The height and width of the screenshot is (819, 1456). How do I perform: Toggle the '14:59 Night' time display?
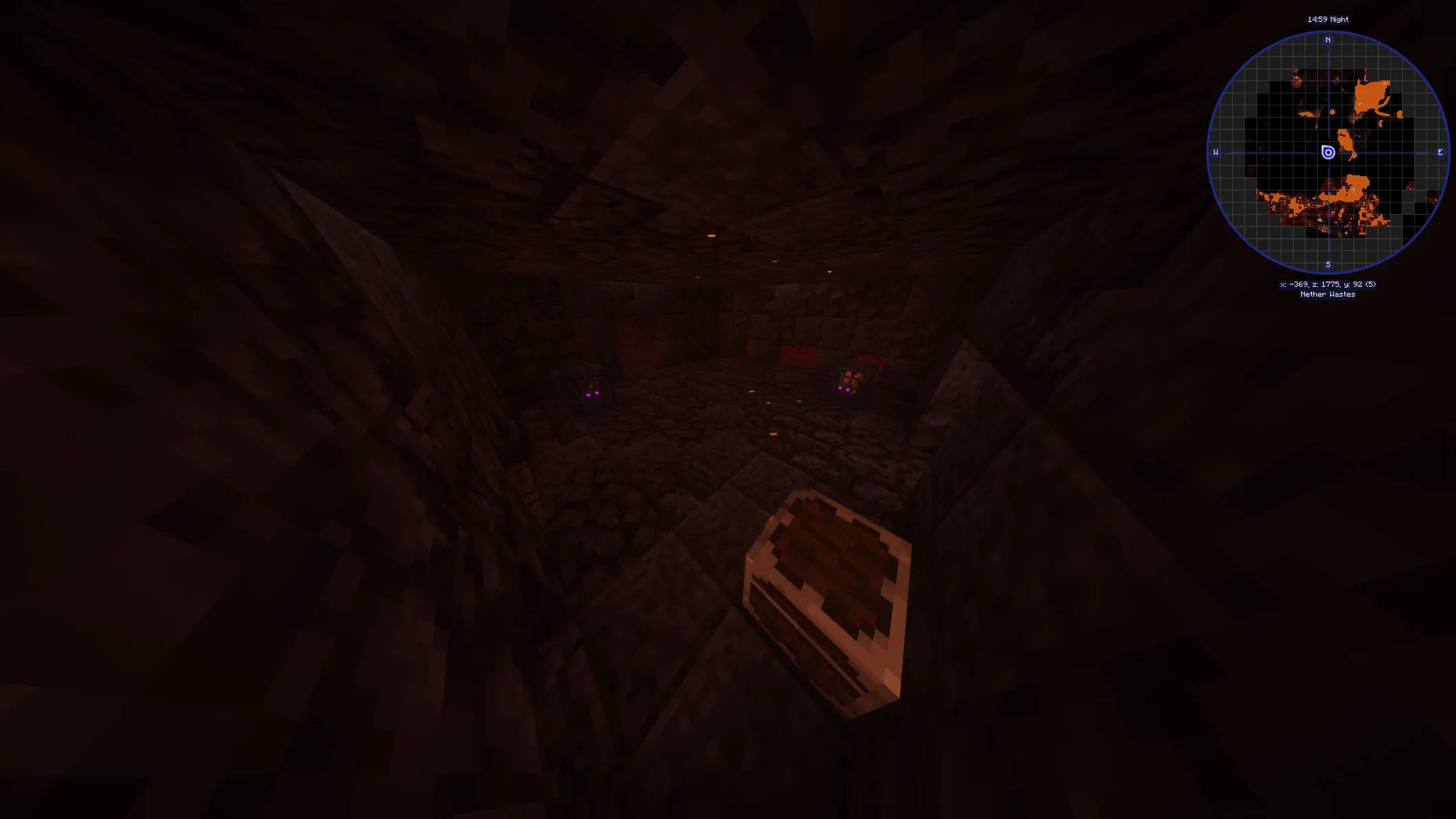(1329, 19)
